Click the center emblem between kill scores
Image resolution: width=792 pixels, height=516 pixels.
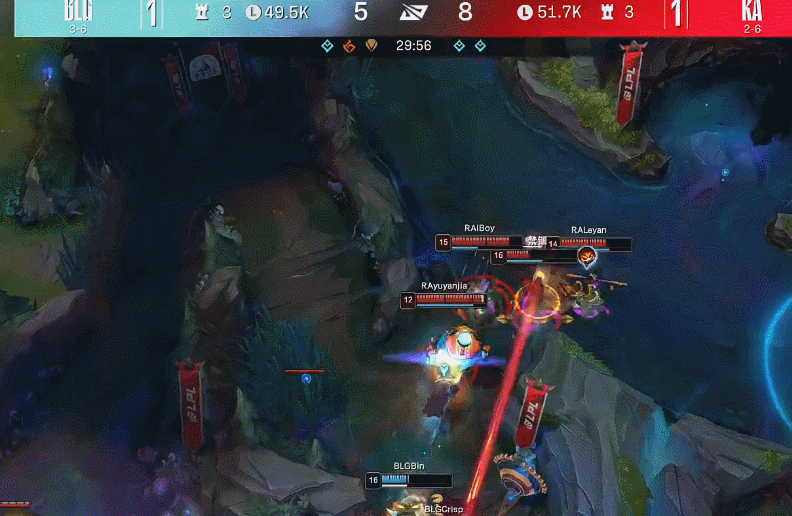(x=412, y=13)
